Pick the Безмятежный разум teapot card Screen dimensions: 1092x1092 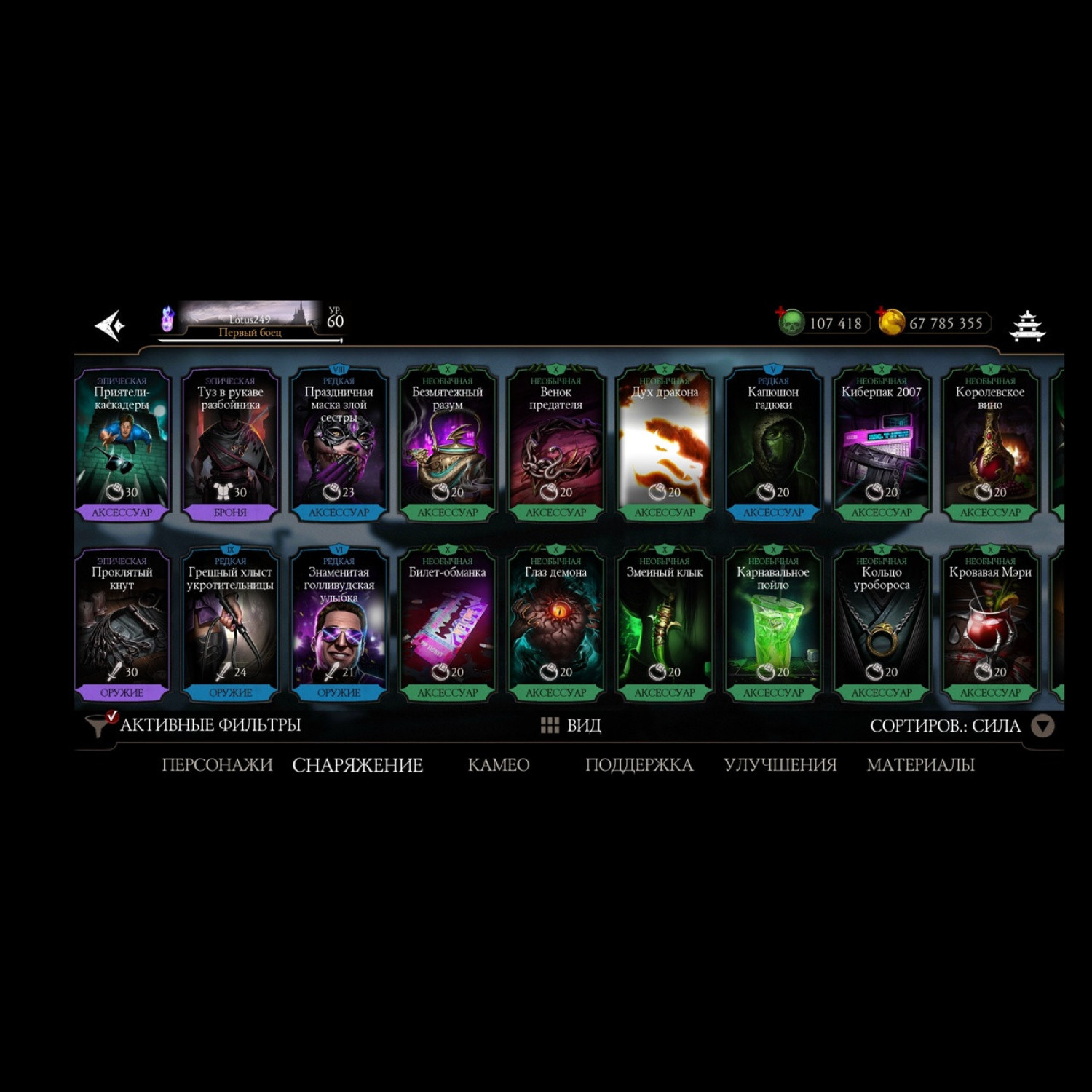[x=447, y=444]
